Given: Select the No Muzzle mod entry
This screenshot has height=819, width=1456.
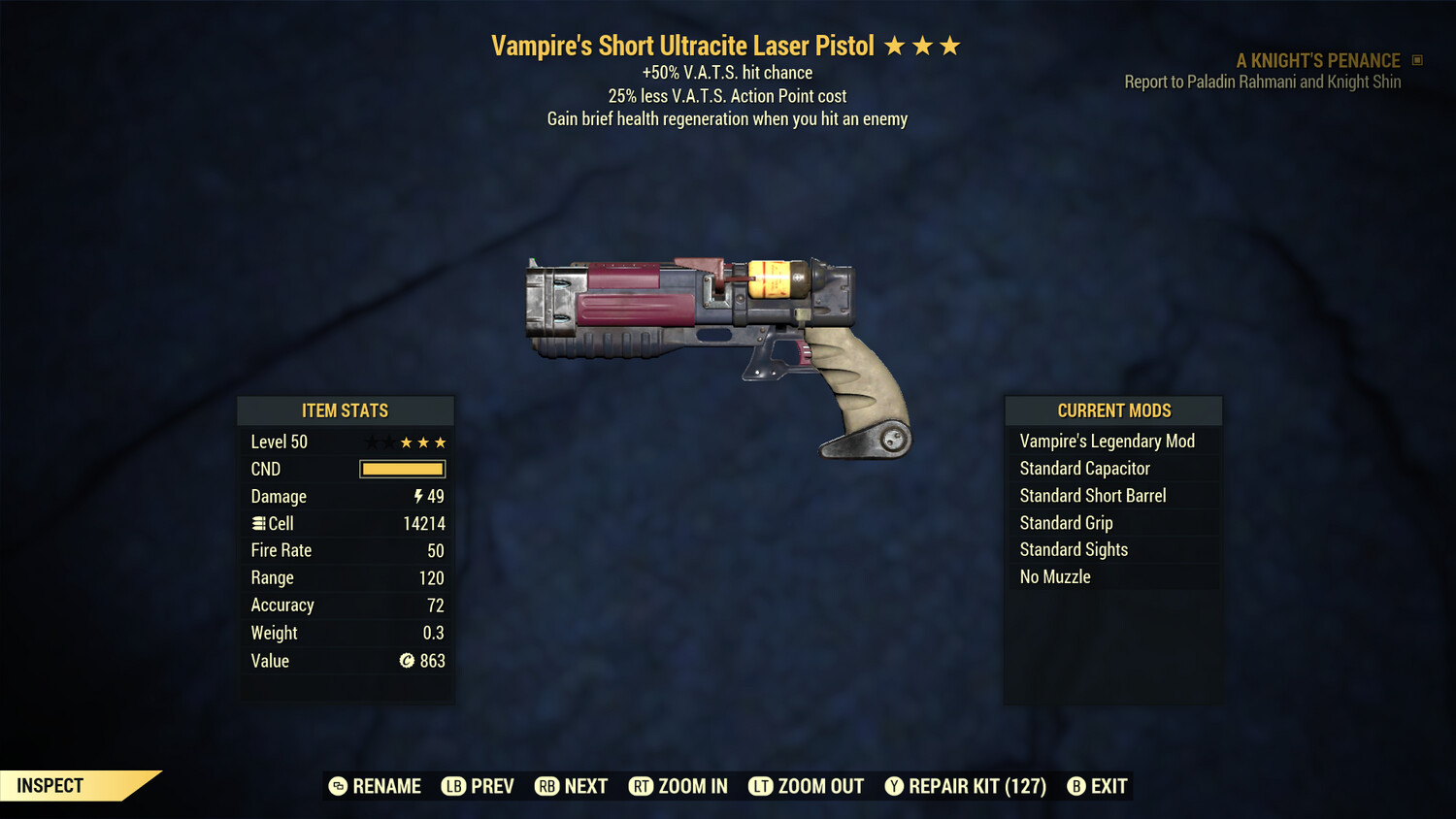Looking at the screenshot, I should pyautogui.click(x=1053, y=576).
